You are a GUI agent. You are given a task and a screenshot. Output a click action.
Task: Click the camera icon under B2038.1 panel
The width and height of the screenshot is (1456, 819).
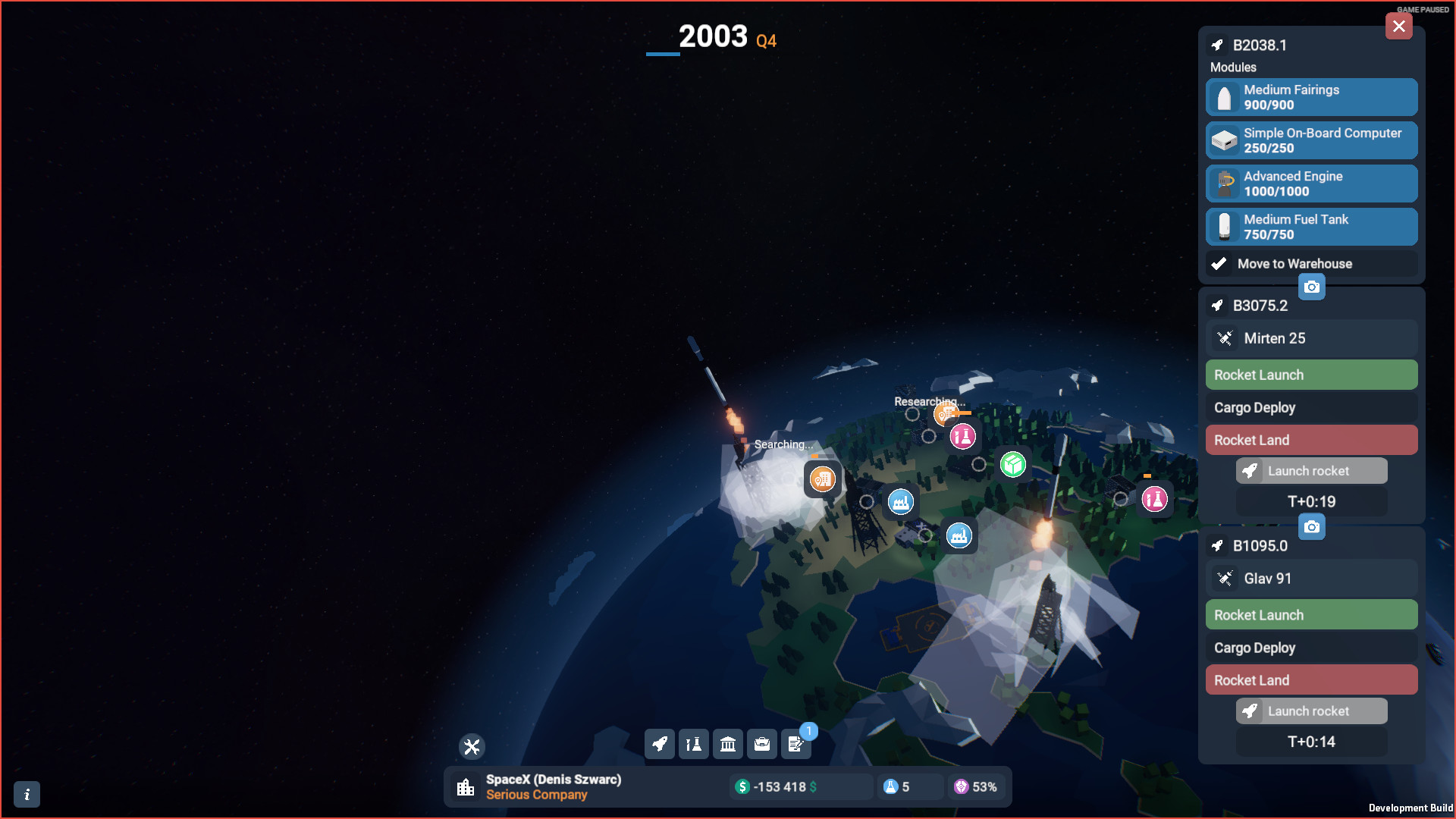point(1313,287)
